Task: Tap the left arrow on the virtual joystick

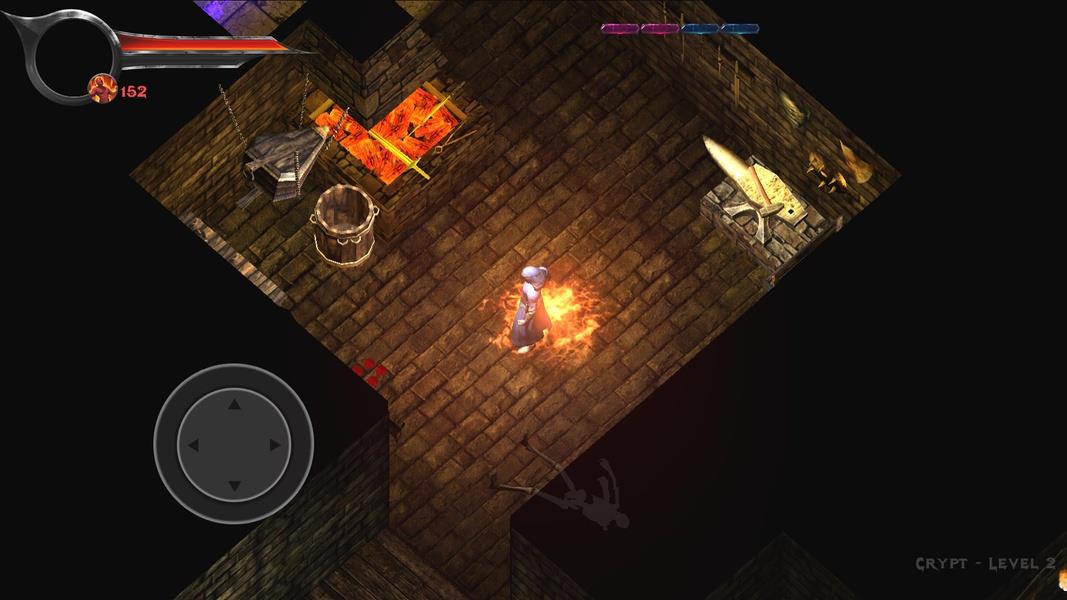Action: (194, 445)
